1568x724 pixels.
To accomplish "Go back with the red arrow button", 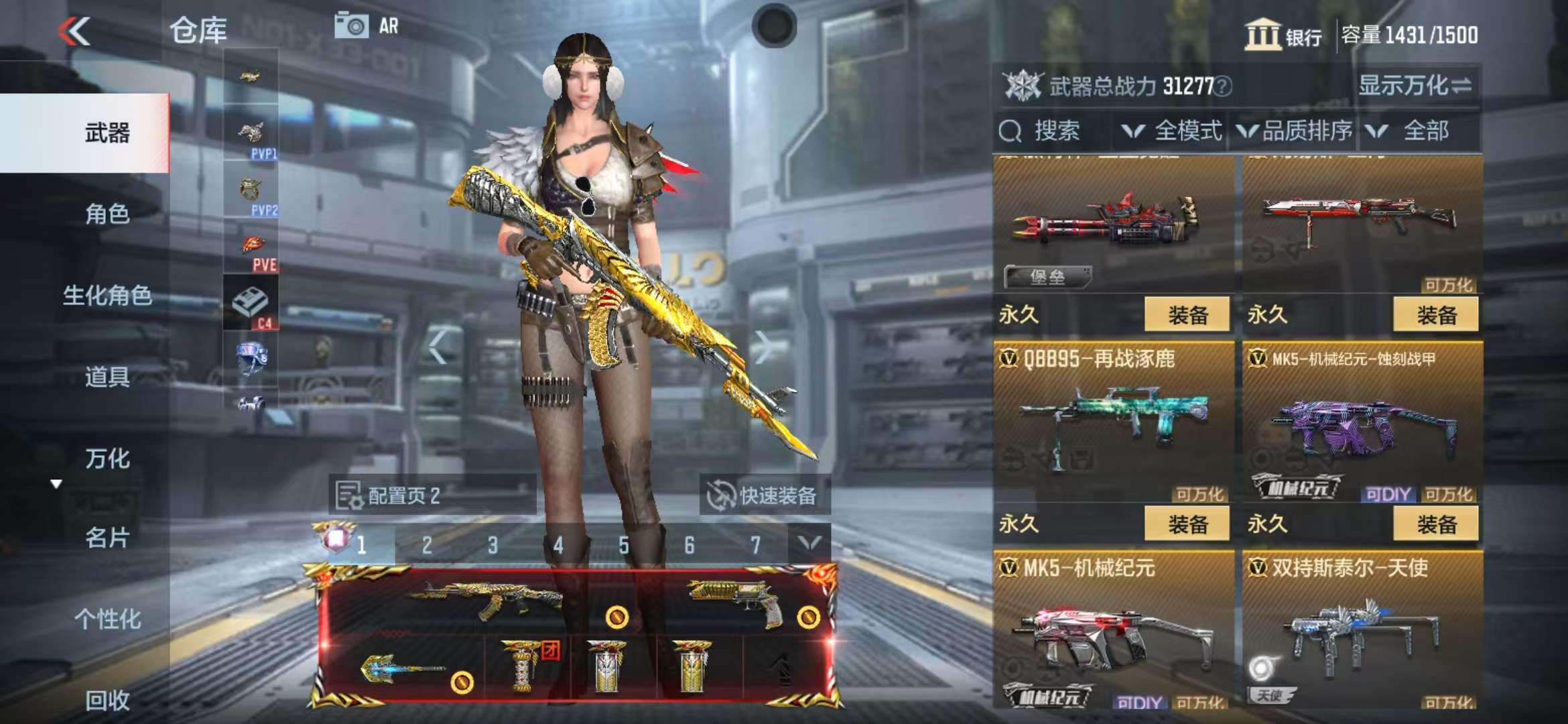I will 74,31.
